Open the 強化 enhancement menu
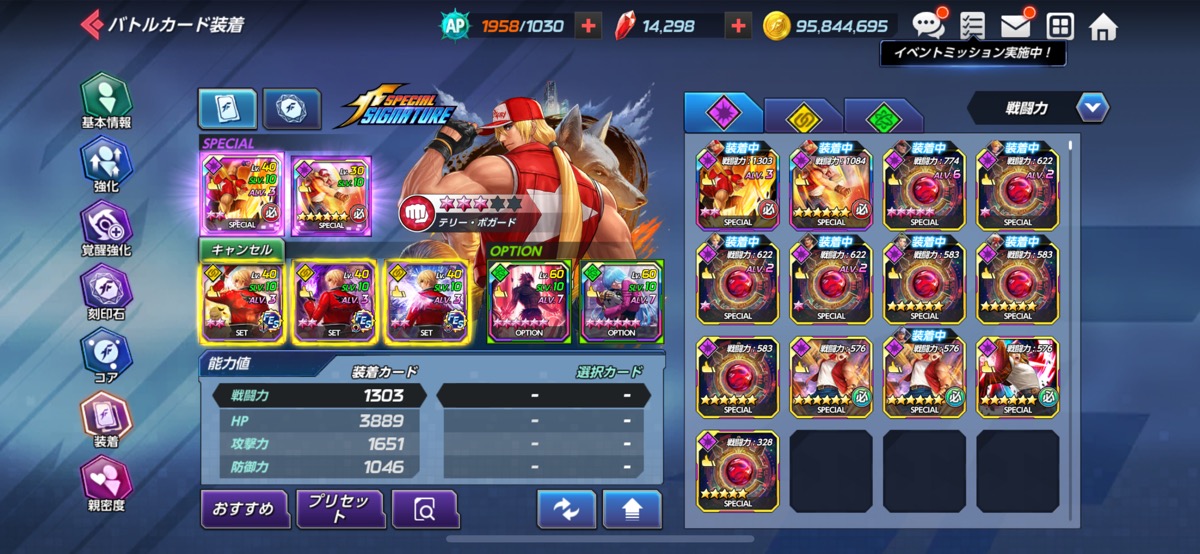 (x=106, y=165)
